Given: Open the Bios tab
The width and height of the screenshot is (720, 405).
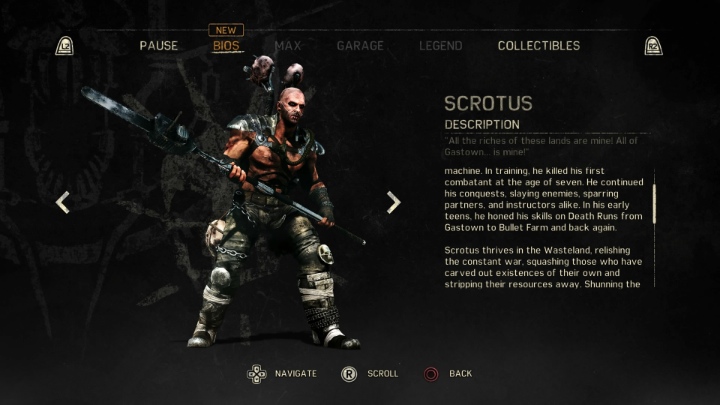Looking at the screenshot, I should coord(228,46).
